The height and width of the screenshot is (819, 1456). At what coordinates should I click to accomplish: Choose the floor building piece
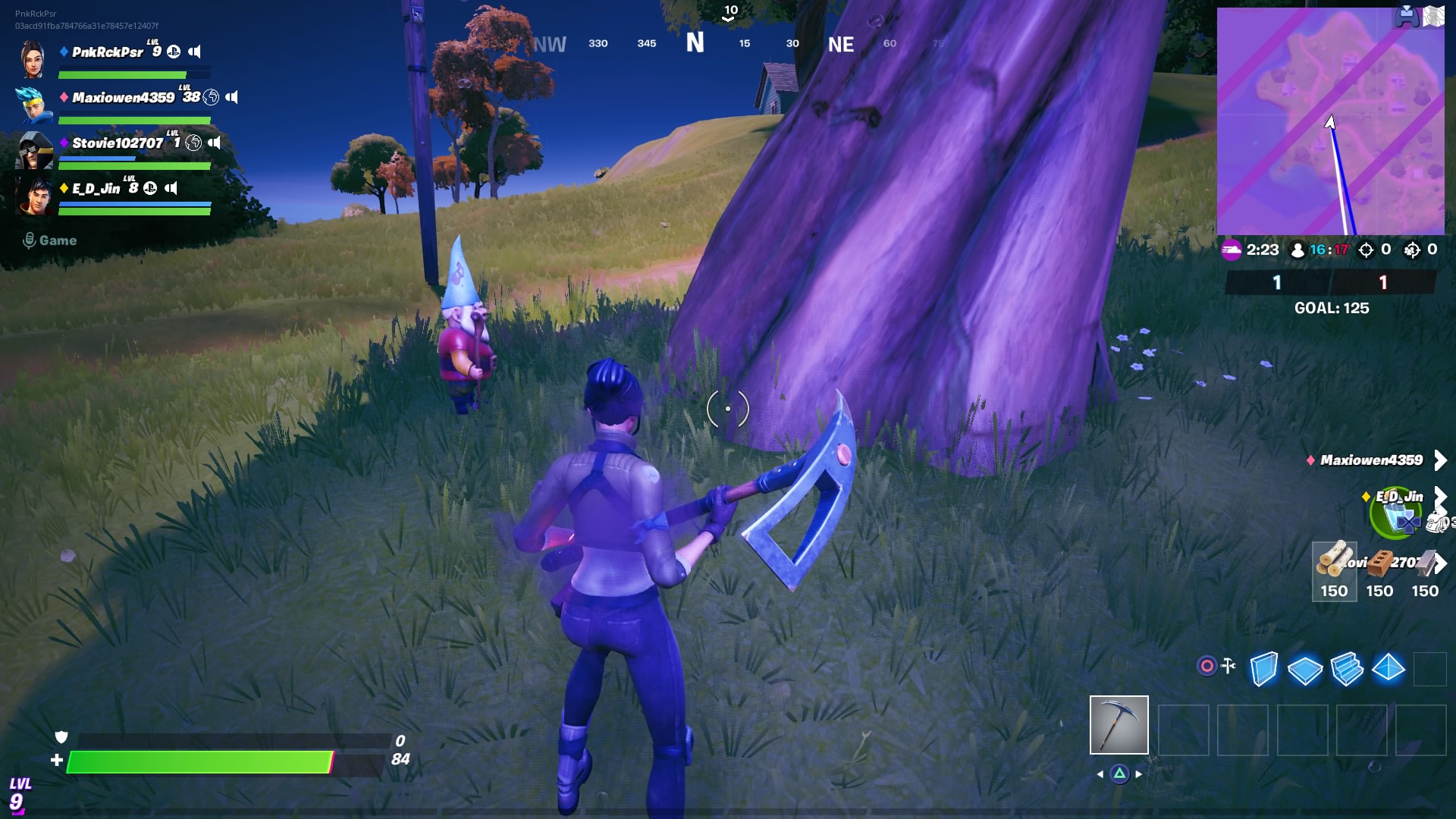tap(1304, 670)
